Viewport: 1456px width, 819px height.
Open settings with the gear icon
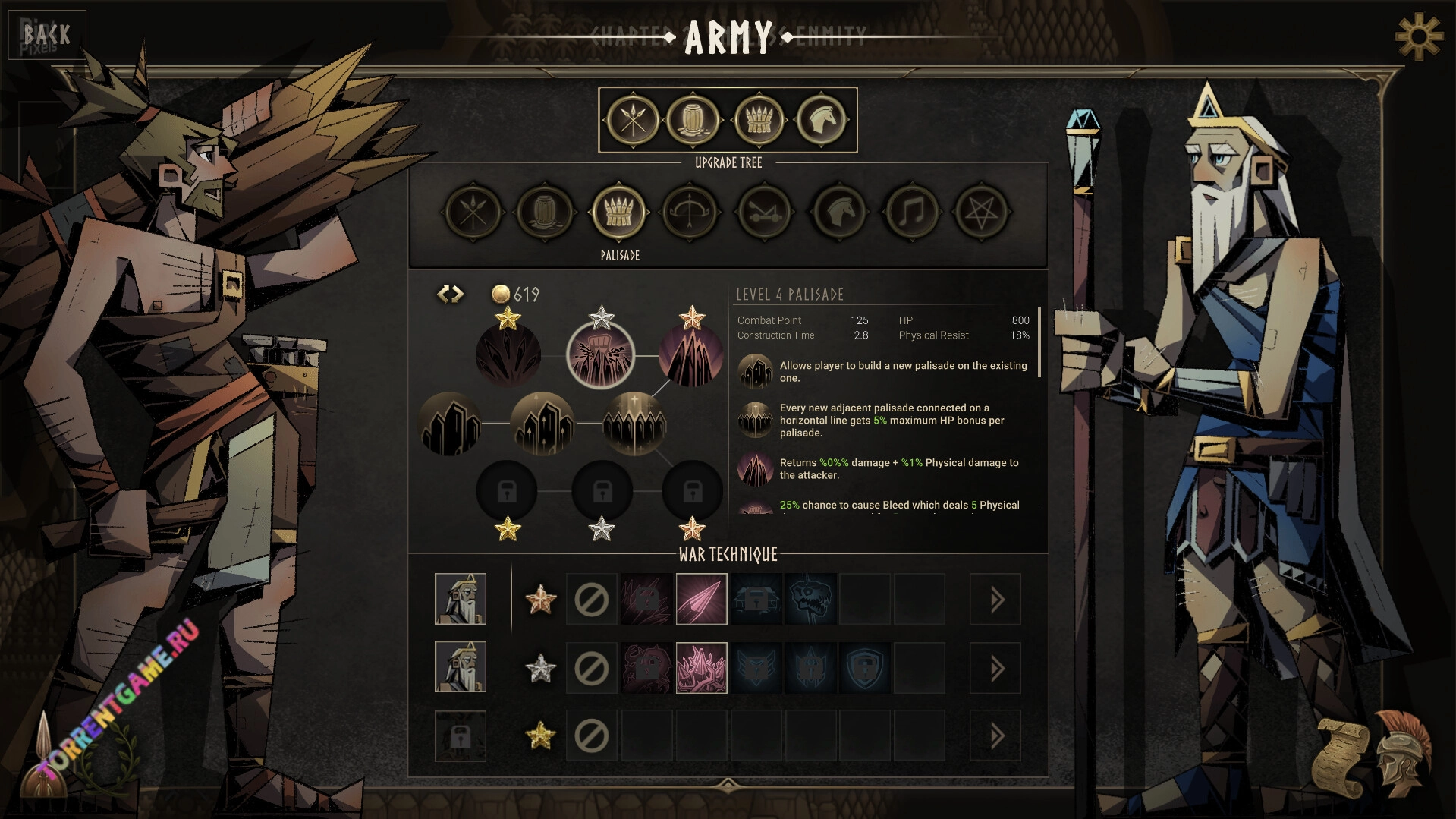coord(1418,36)
